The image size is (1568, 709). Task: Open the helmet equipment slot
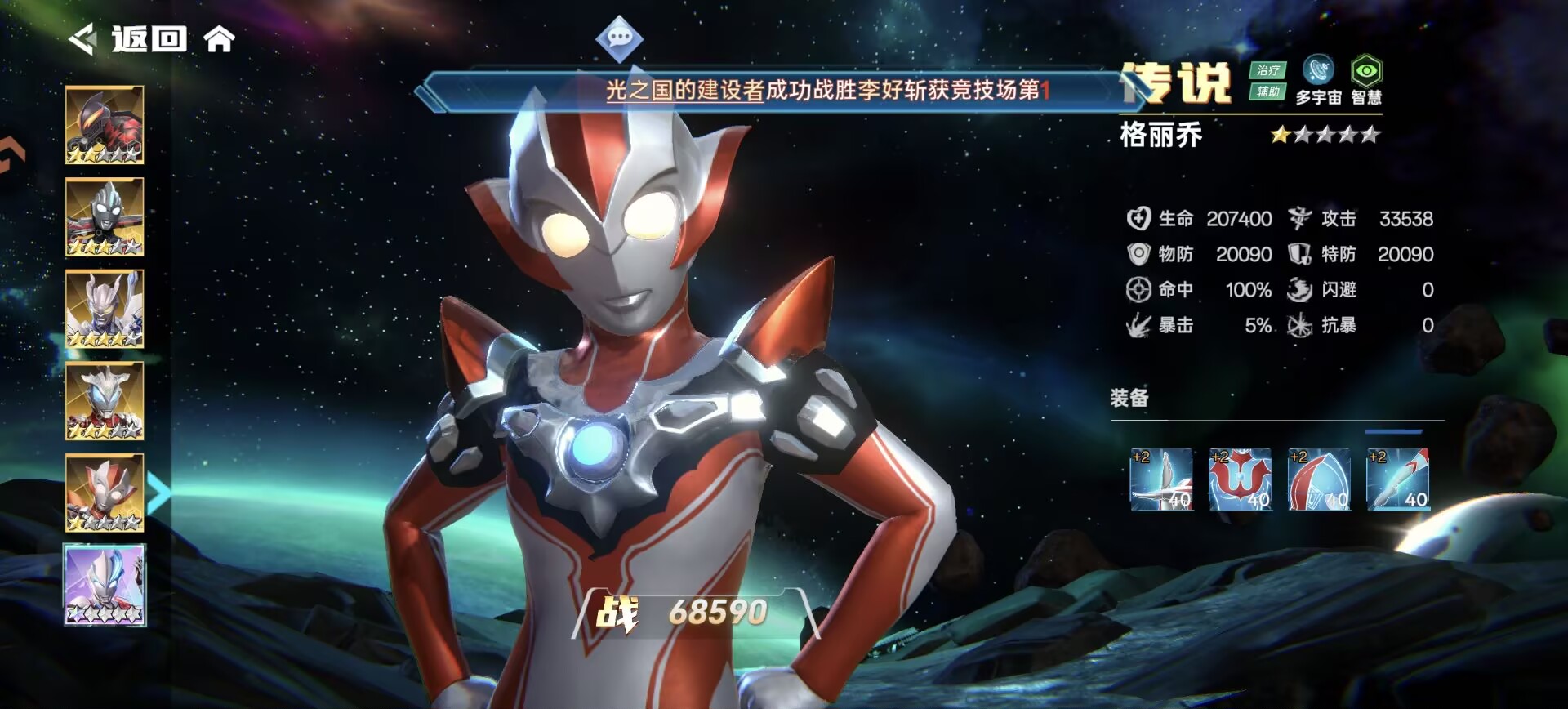(1319, 479)
